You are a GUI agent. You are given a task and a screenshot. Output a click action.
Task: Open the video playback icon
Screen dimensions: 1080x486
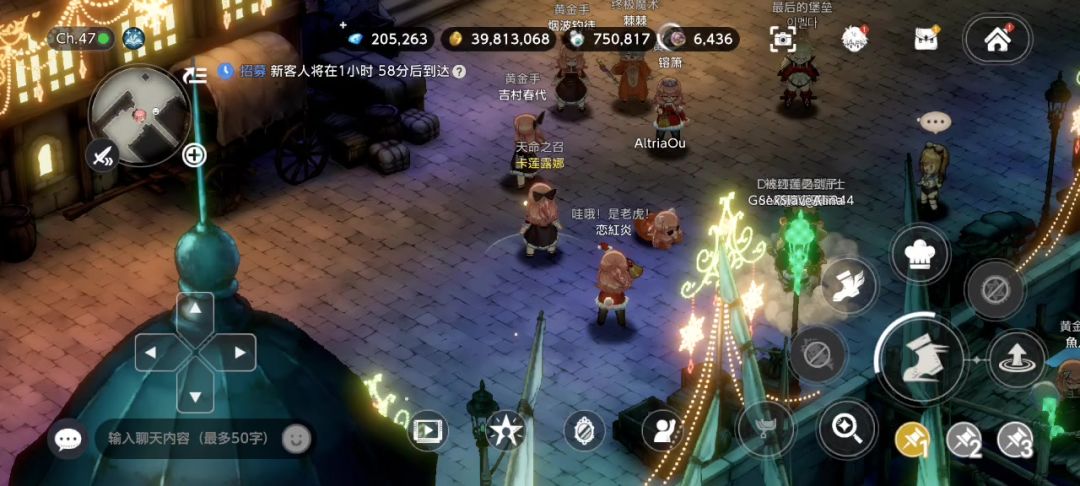[x=427, y=431]
